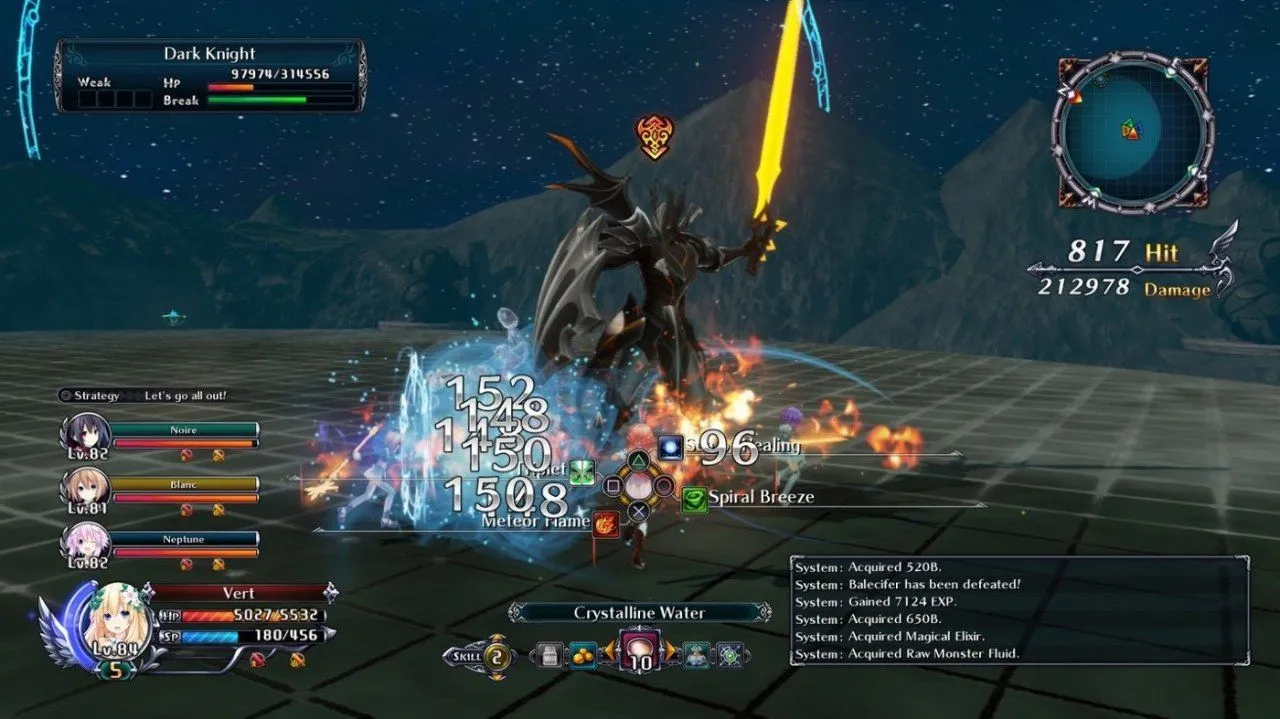Pick the gray bottle item slot
This screenshot has height=719, width=1280.
coord(548,656)
